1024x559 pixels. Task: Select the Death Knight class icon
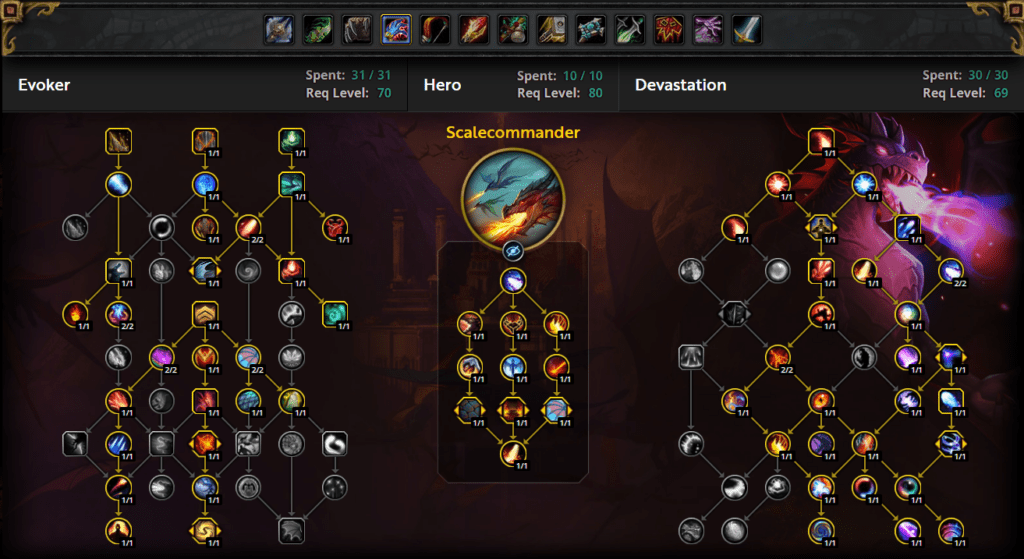279,30
